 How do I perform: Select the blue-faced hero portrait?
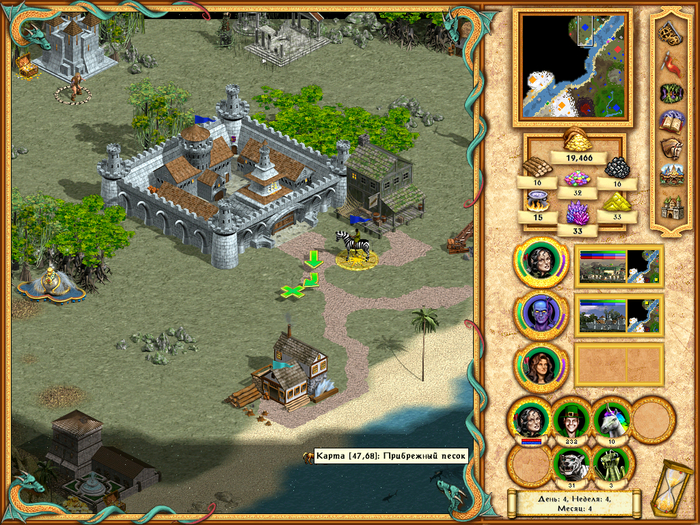(x=540, y=313)
